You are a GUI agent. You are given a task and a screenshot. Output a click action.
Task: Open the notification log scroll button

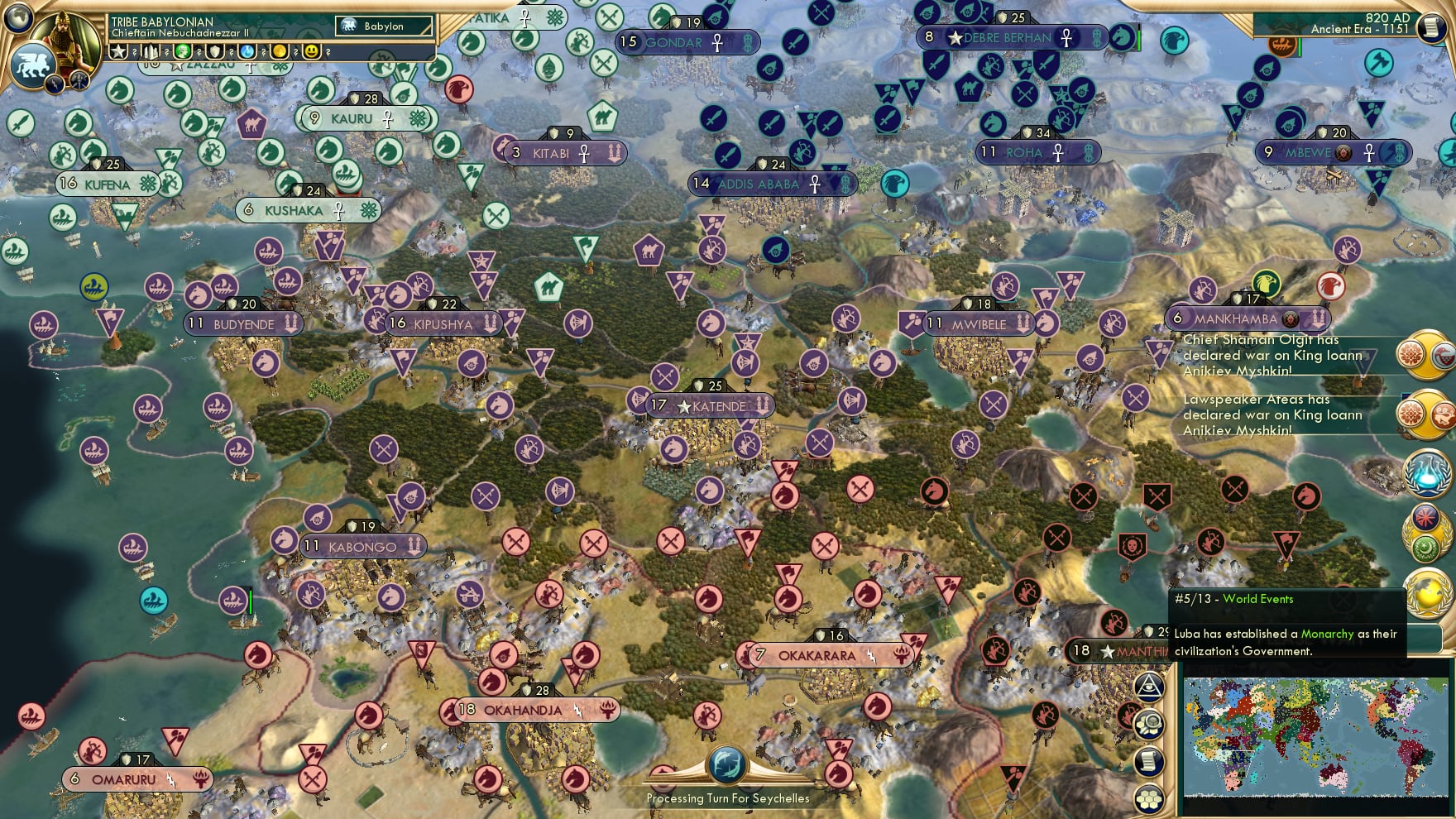[x=1148, y=759]
